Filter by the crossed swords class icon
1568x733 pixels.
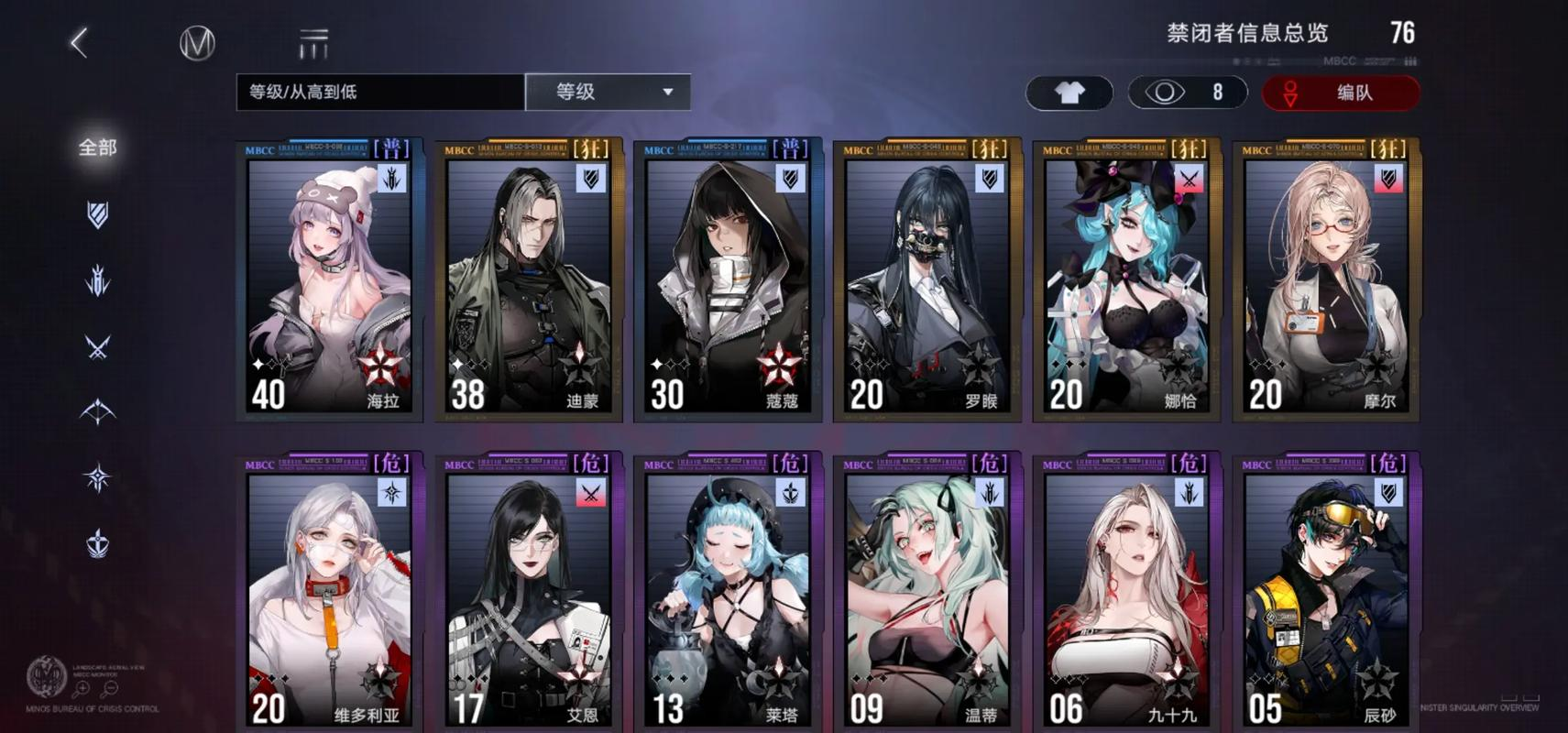pyautogui.click(x=97, y=347)
